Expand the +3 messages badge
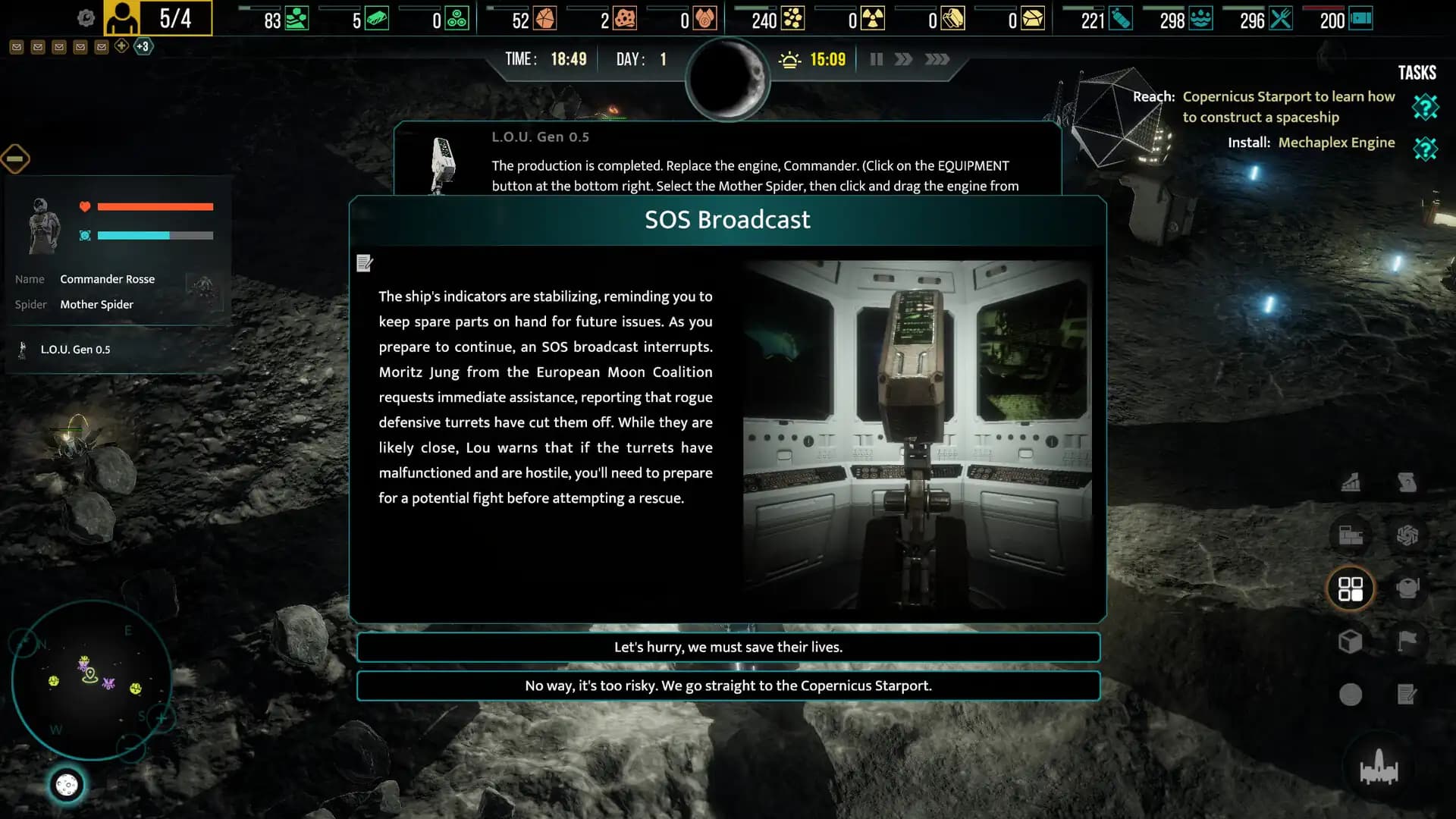This screenshot has height=819, width=1456. (x=143, y=46)
